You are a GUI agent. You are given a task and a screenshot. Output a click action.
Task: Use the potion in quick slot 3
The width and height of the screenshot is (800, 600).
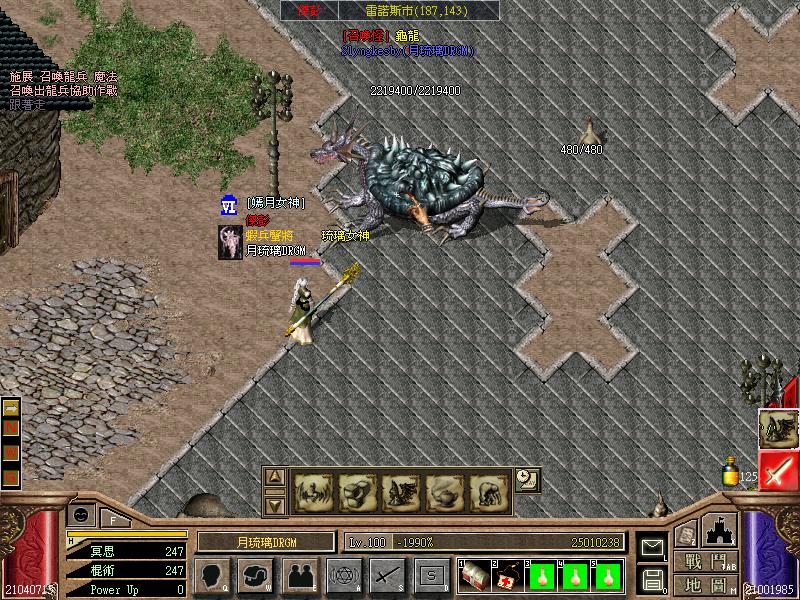click(x=541, y=576)
